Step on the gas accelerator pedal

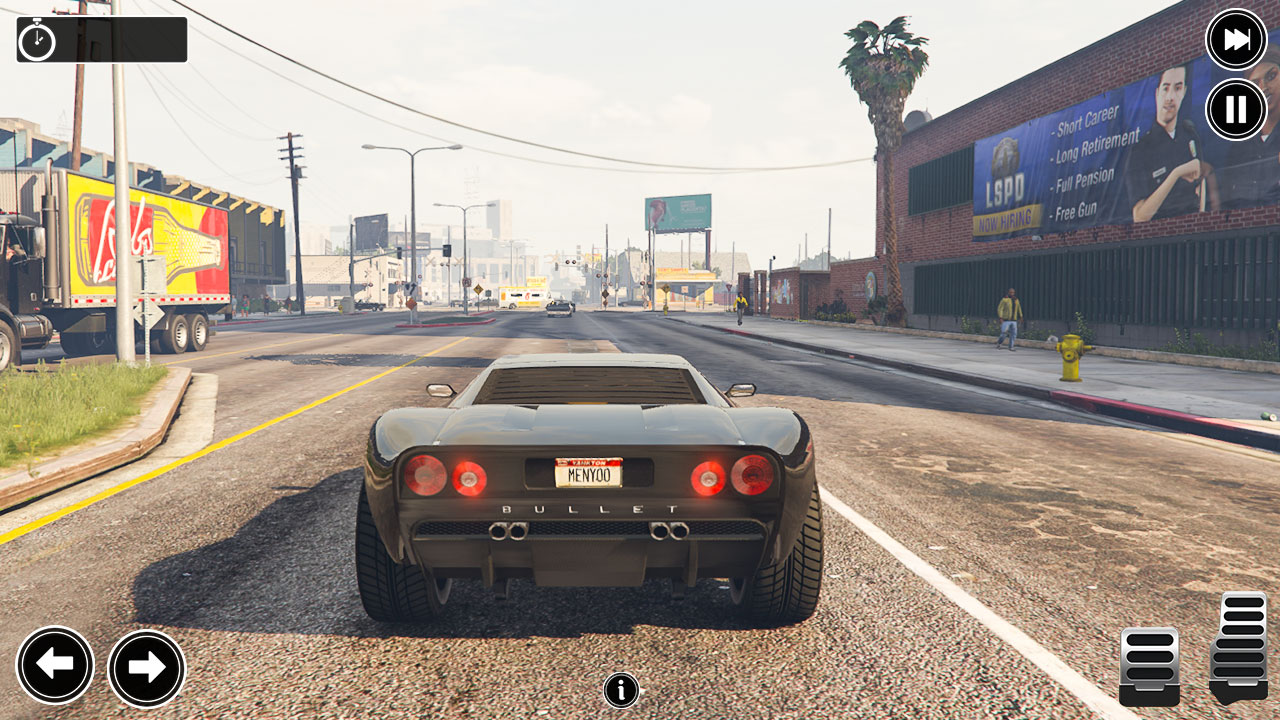(x=1239, y=647)
